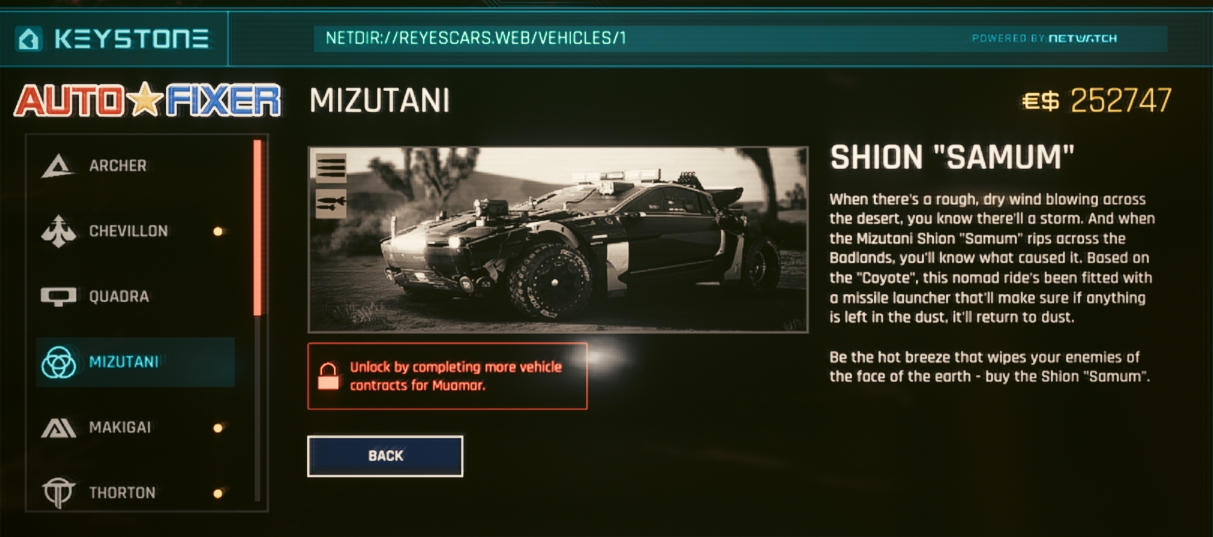Viewport: 1213px width, 537px height.
Task: Click the Keystone home icon
Action: point(30,39)
